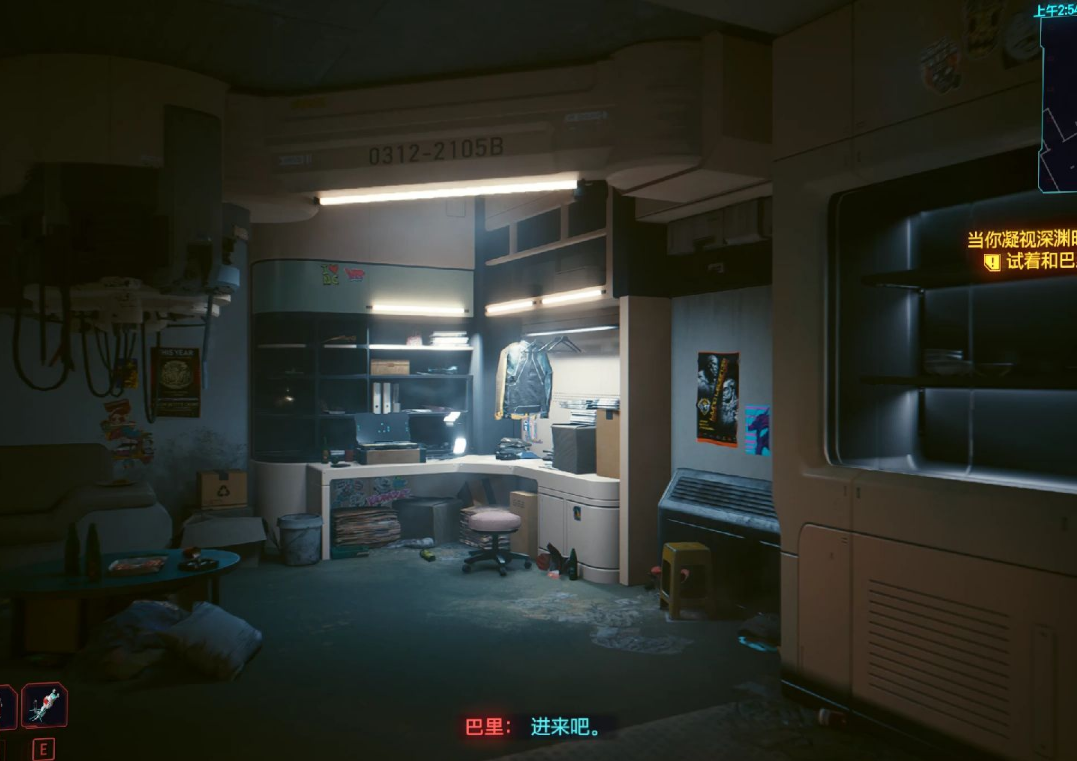Select the inhaler quick-use item slot
1077x761 pixels.
(x=44, y=706)
